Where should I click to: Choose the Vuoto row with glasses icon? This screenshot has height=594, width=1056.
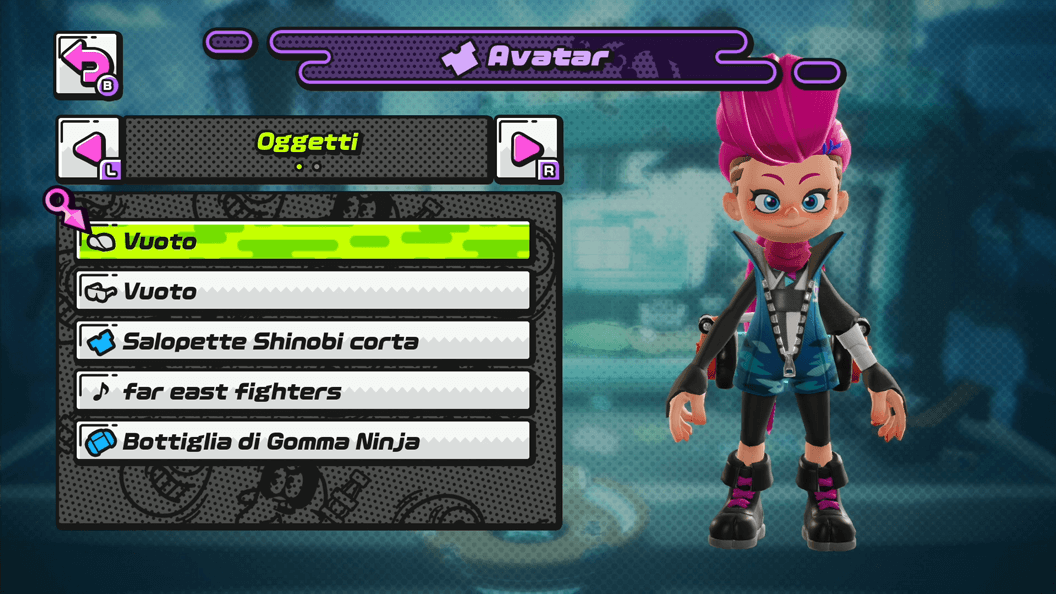(304, 291)
